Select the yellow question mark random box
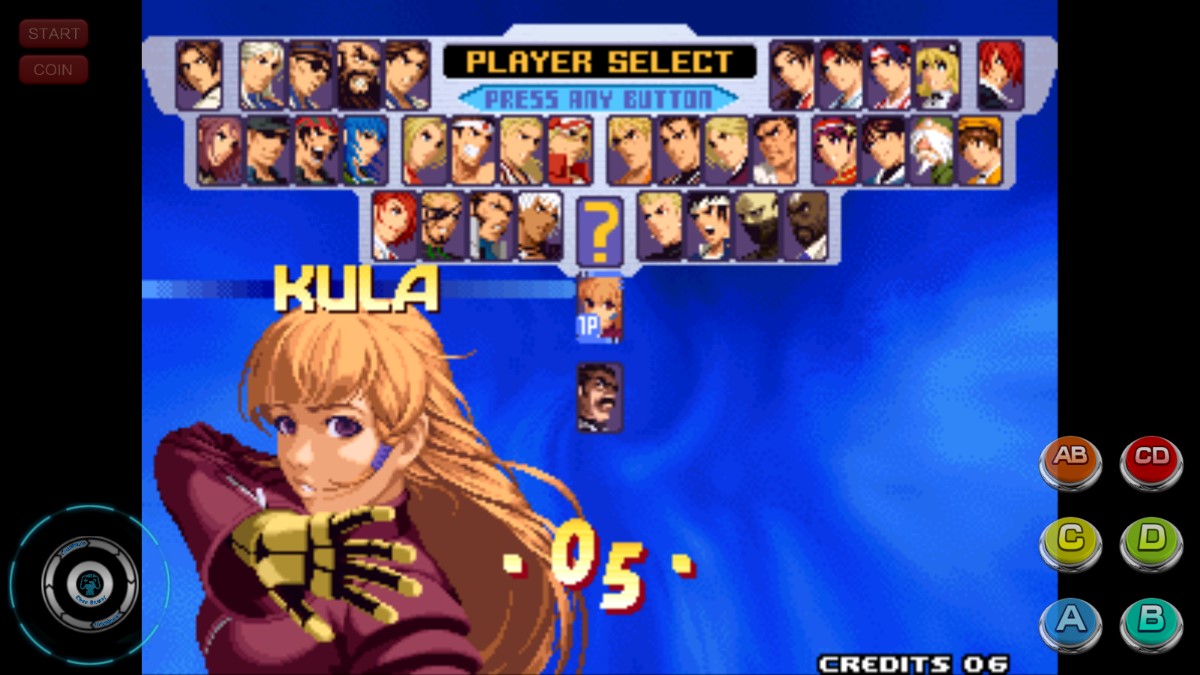Image resolution: width=1200 pixels, height=675 pixels. [x=600, y=231]
